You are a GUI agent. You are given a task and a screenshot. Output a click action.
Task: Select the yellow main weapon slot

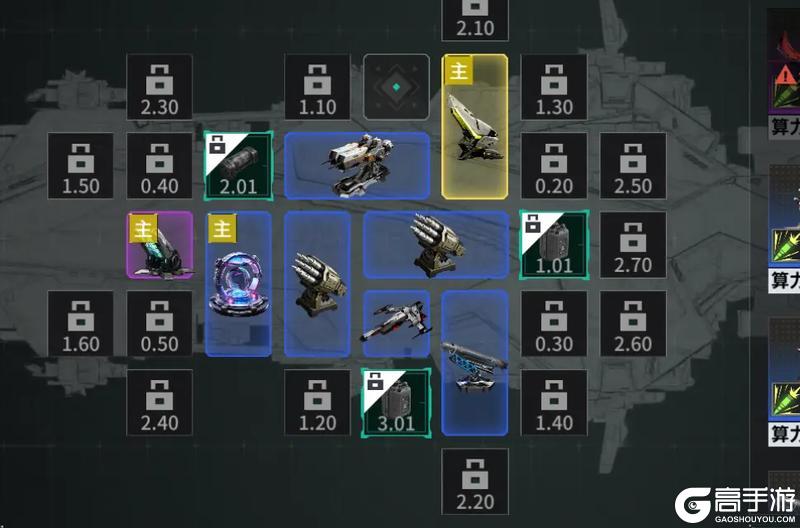coord(475,126)
